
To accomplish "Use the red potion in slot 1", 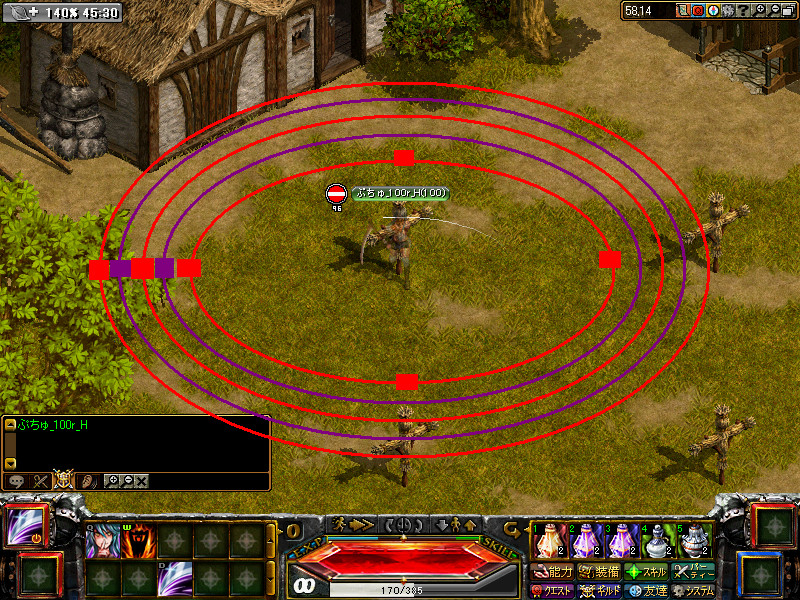I will (x=547, y=541).
